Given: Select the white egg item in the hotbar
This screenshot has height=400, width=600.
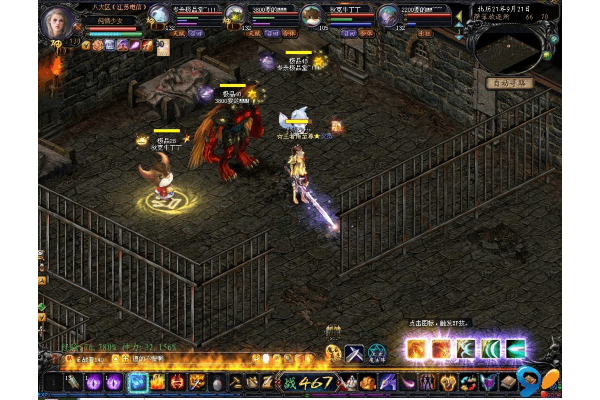Looking at the screenshot, I should [215, 382].
